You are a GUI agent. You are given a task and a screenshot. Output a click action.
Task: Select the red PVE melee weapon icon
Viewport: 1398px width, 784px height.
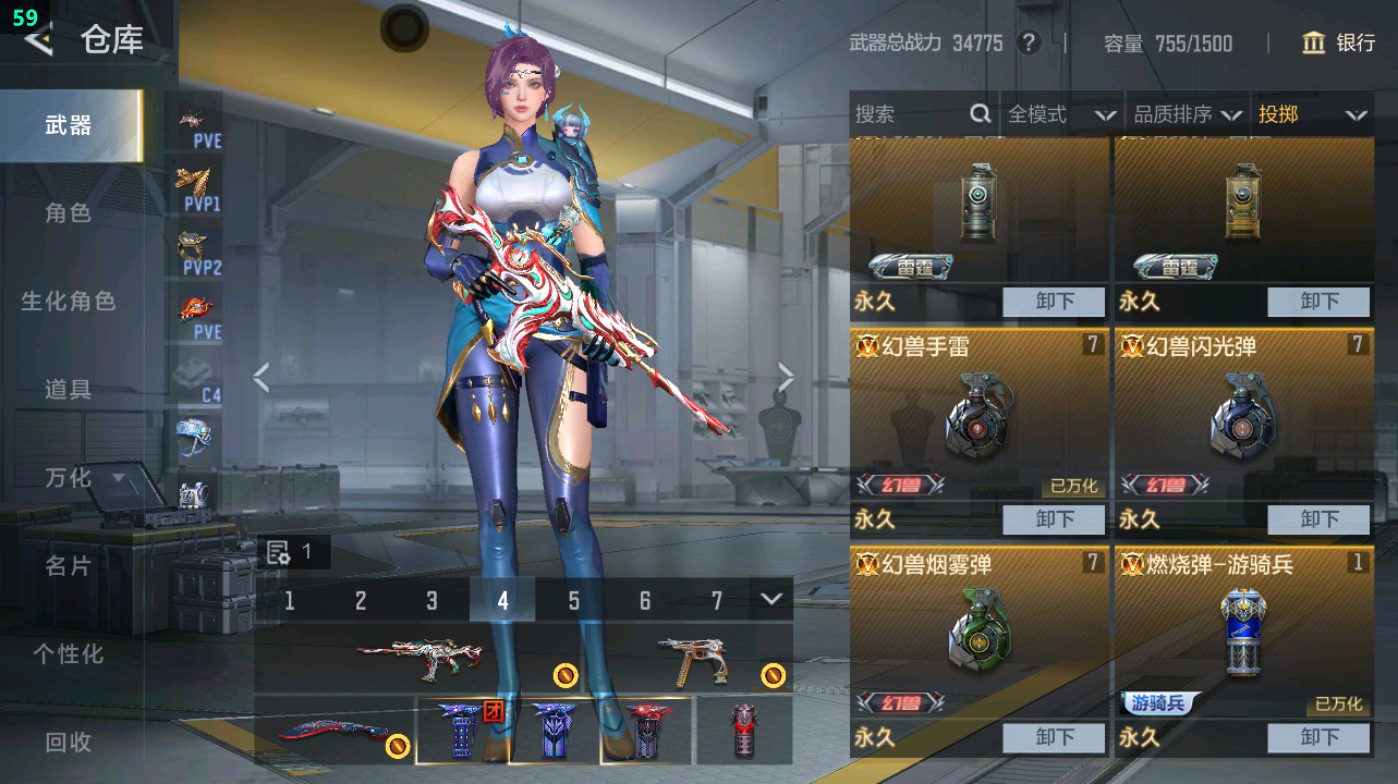pos(196,306)
